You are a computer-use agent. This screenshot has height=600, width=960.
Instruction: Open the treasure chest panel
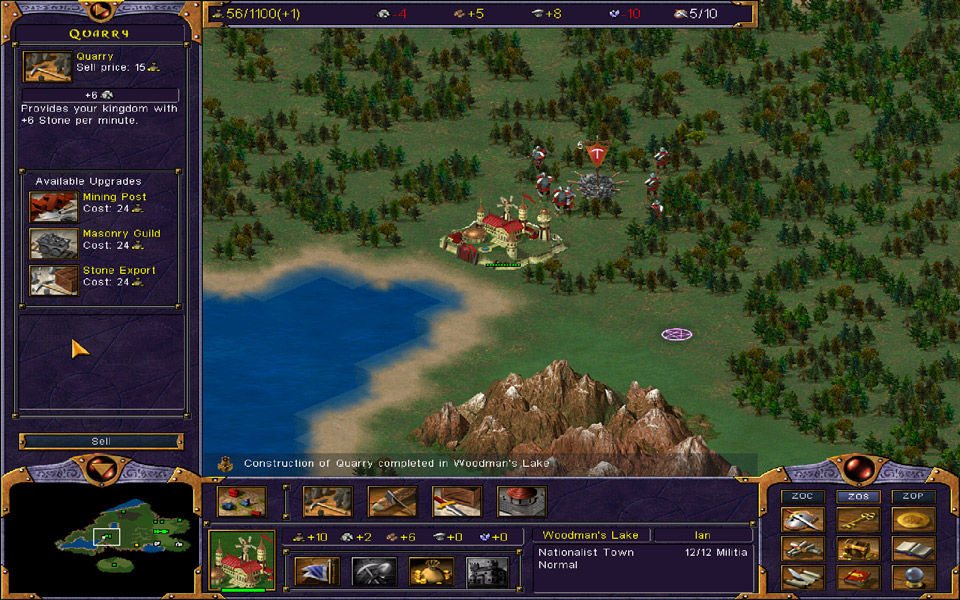(x=858, y=549)
